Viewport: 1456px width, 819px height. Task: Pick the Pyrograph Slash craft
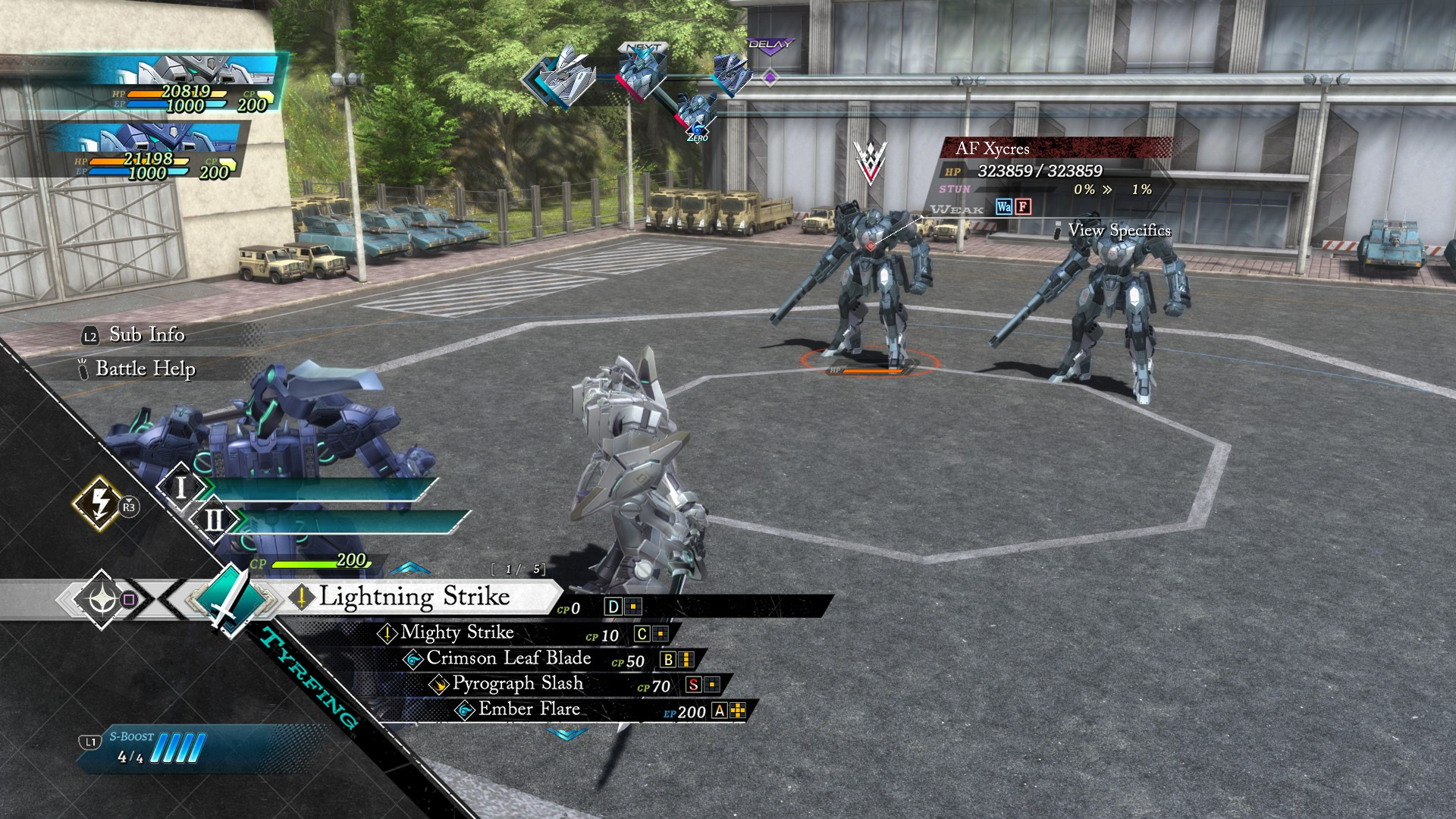517,684
